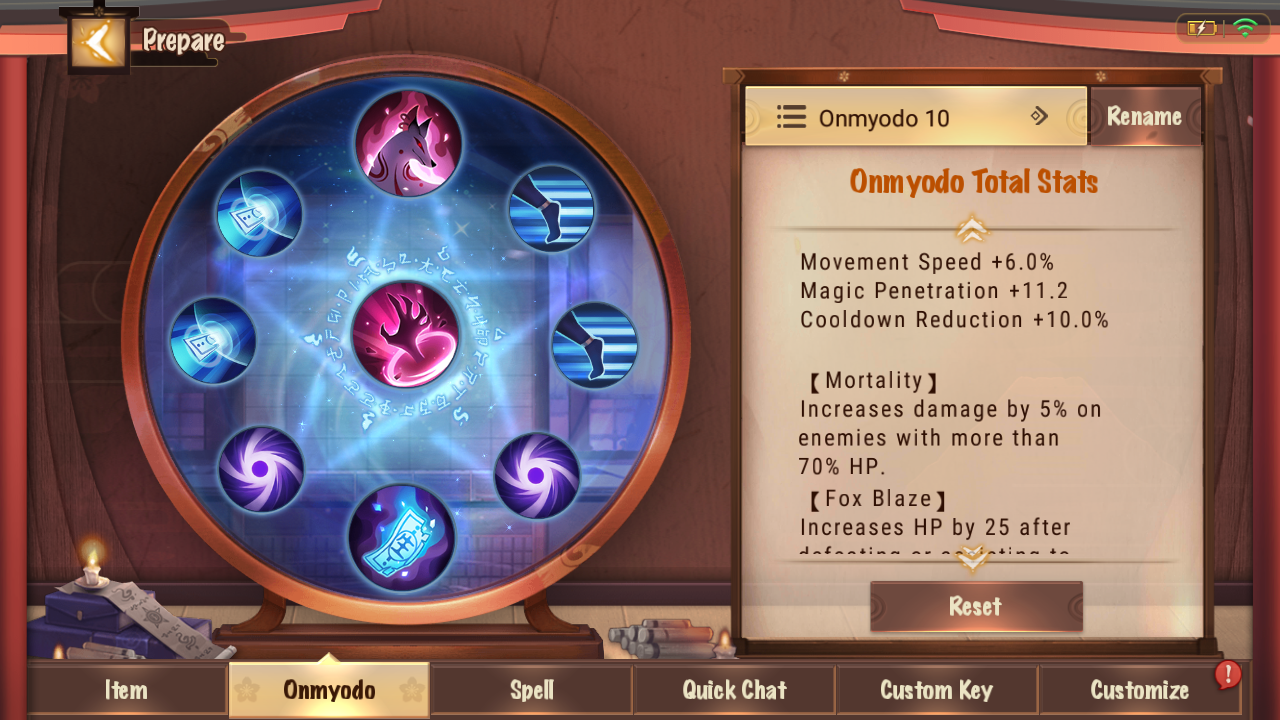Select the Onmyodo tab
Viewport: 1280px width, 720px height.
(329, 690)
